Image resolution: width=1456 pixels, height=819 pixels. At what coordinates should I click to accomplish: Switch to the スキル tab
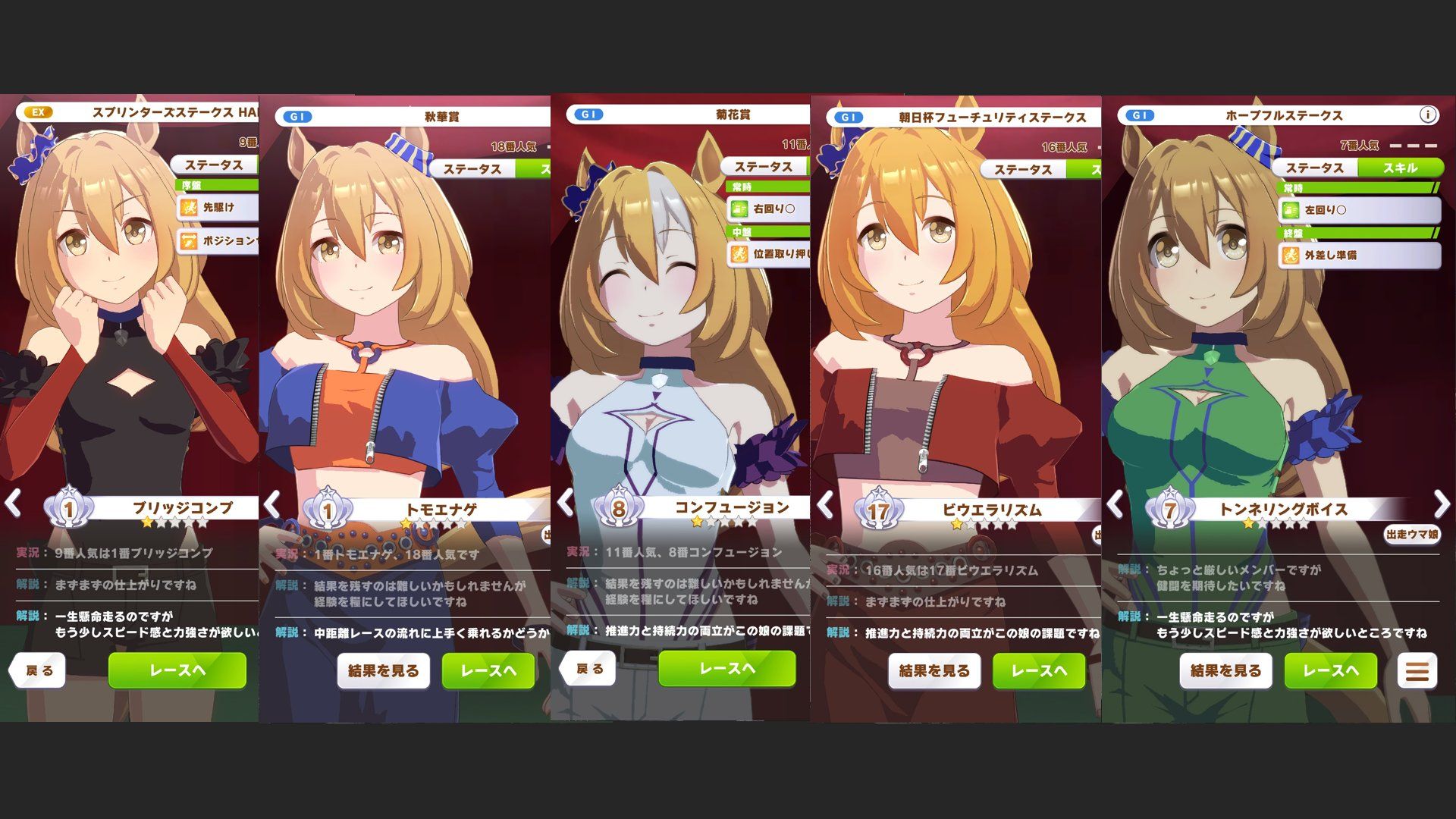1399,168
